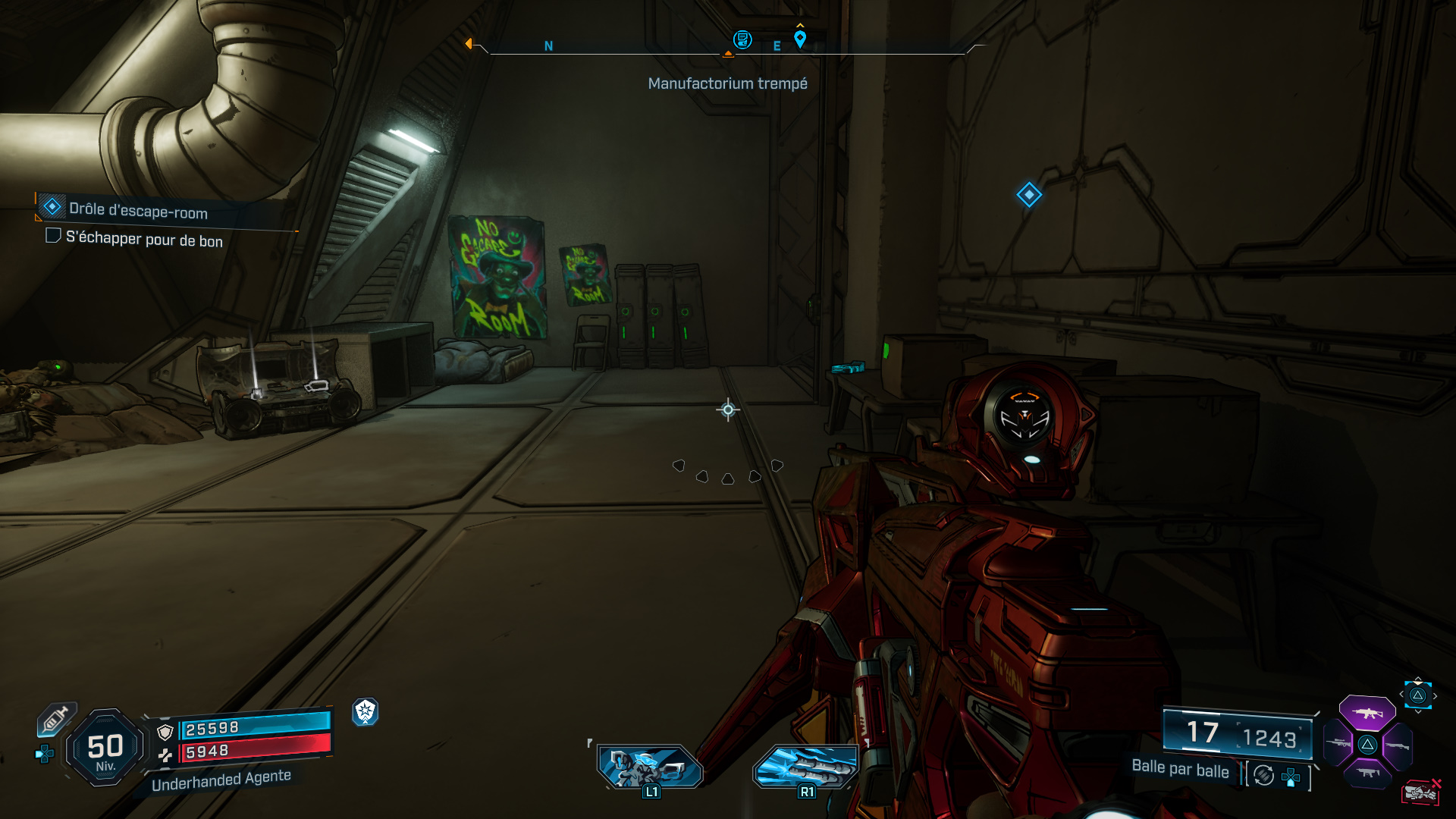This screenshot has width=1456, height=819.
Task: Select the sniper rifle on the weapon wheel
Action: point(1338,745)
